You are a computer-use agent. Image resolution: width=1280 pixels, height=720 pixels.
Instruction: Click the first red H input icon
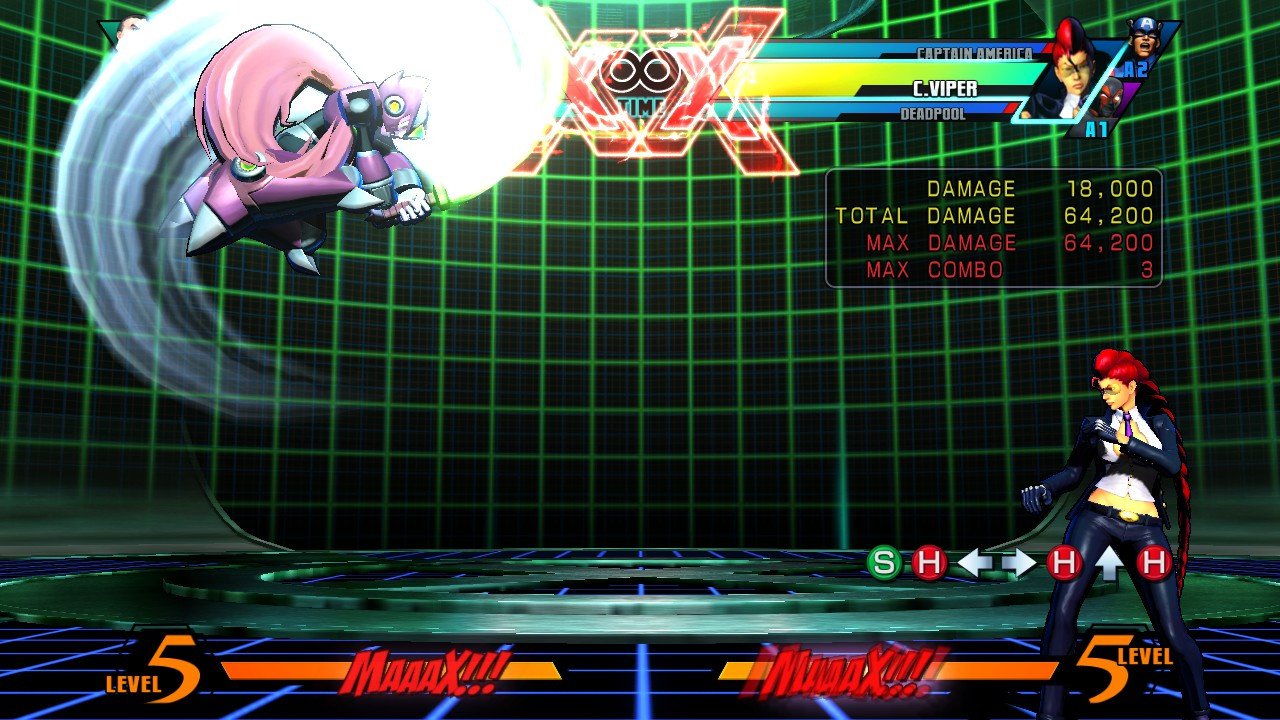tap(929, 562)
